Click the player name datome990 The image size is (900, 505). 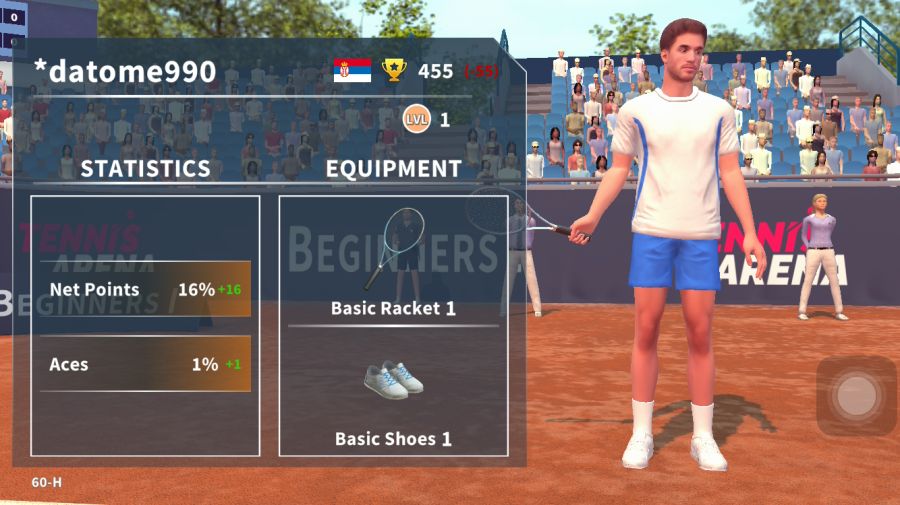coord(125,71)
